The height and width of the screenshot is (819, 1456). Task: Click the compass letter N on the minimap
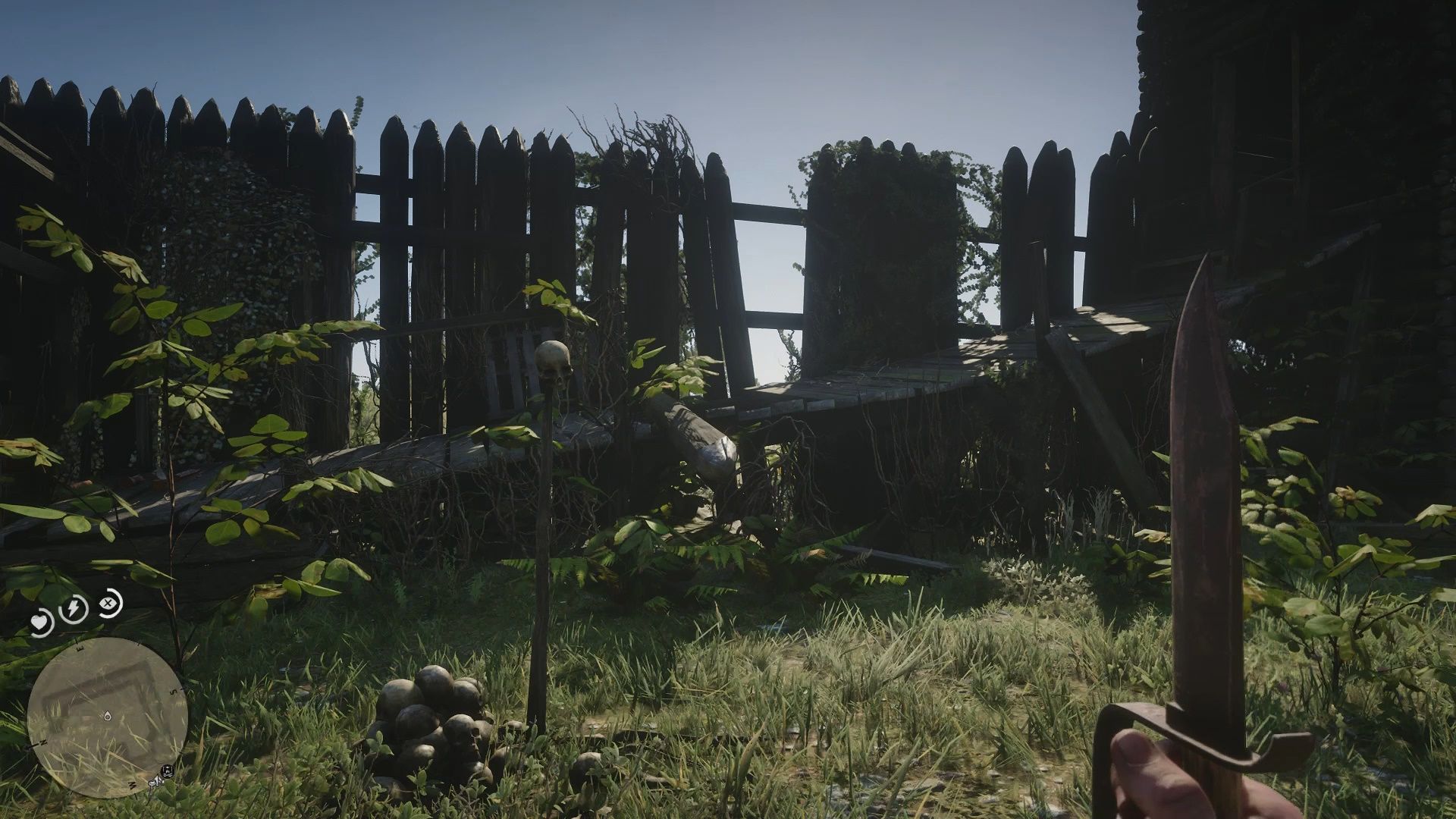tap(42, 742)
